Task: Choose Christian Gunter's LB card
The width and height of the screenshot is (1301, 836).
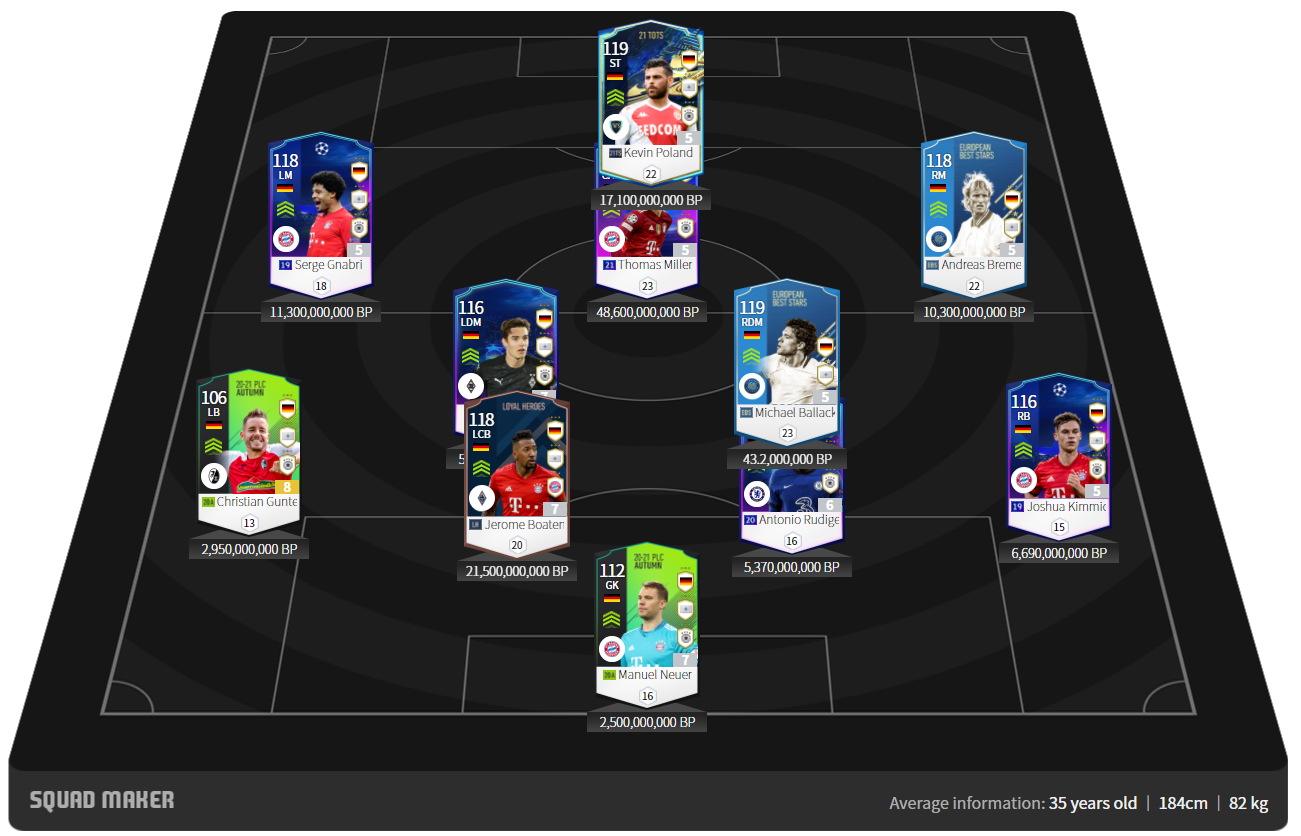Action: tap(248, 450)
